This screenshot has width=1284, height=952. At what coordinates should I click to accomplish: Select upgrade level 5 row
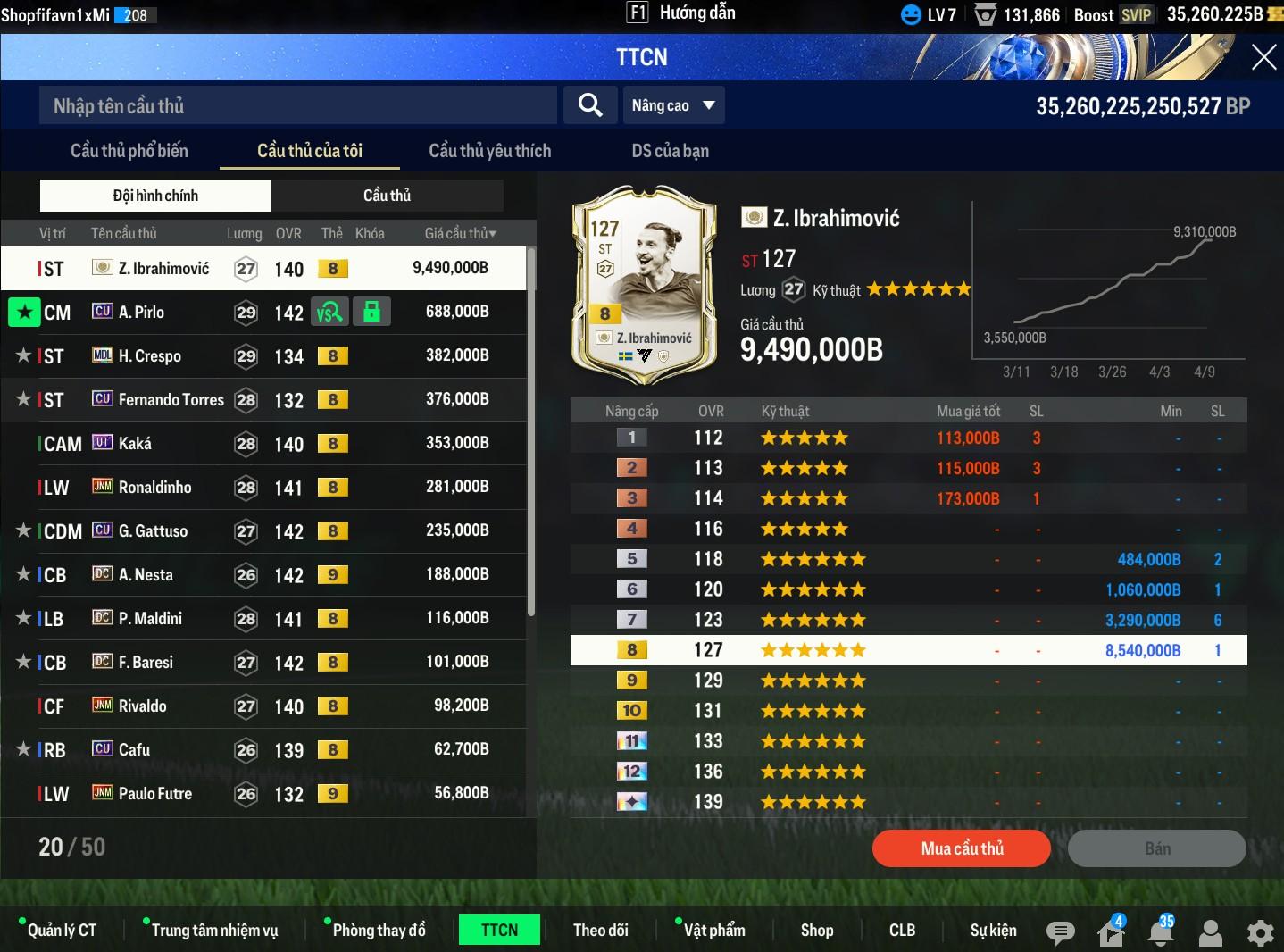point(908,559)
